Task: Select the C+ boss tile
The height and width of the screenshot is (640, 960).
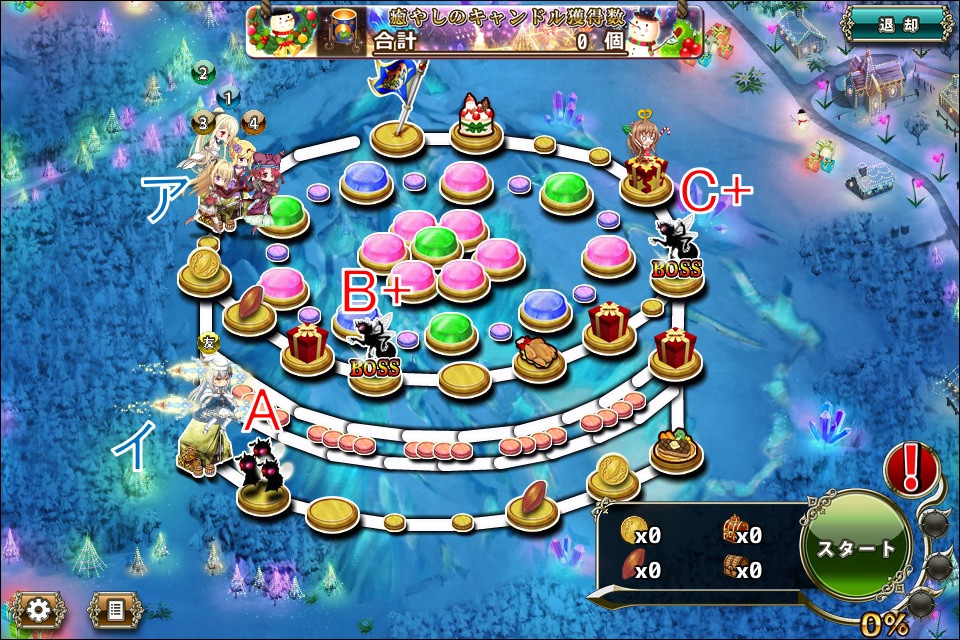Action: point(676,256)
